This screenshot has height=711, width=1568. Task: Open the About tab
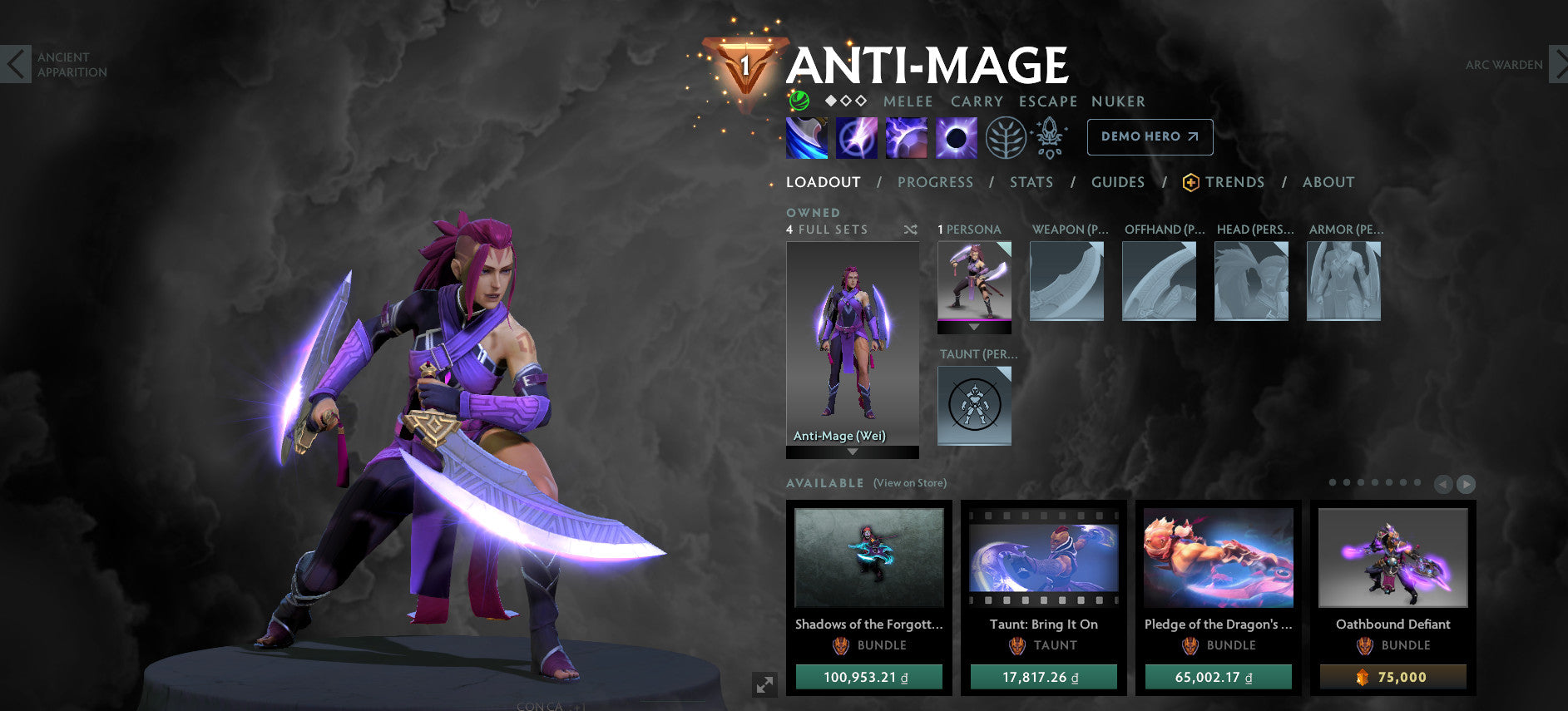(x=1328, y=182)
